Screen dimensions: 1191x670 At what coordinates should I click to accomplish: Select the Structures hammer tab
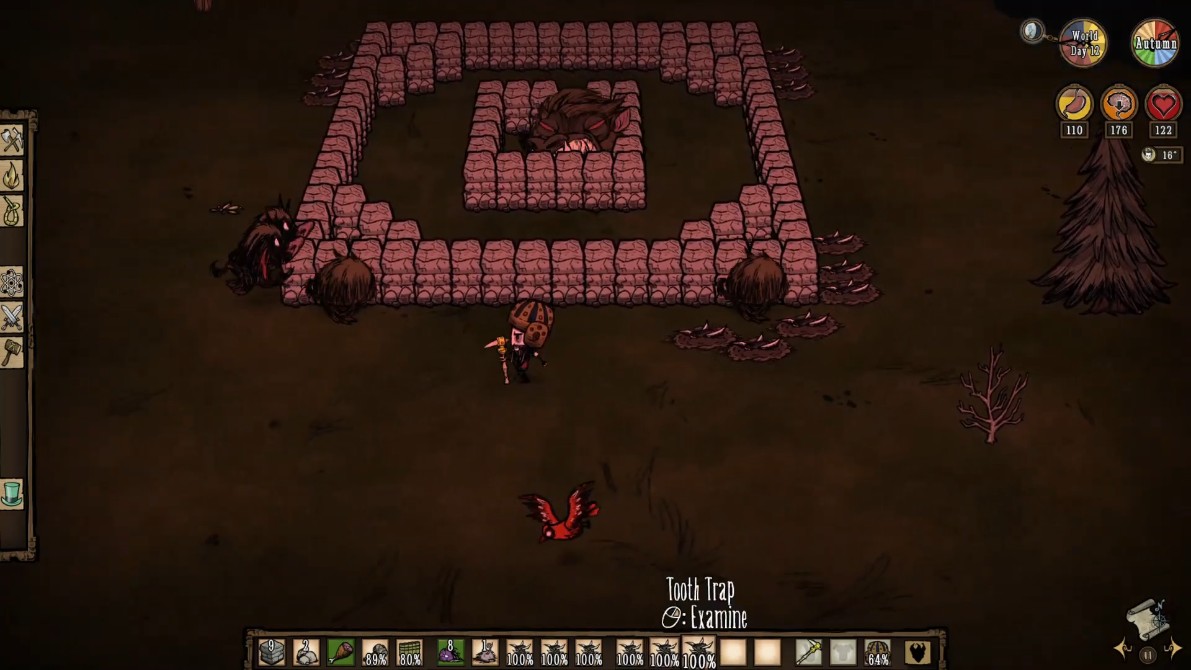point(12,352)
